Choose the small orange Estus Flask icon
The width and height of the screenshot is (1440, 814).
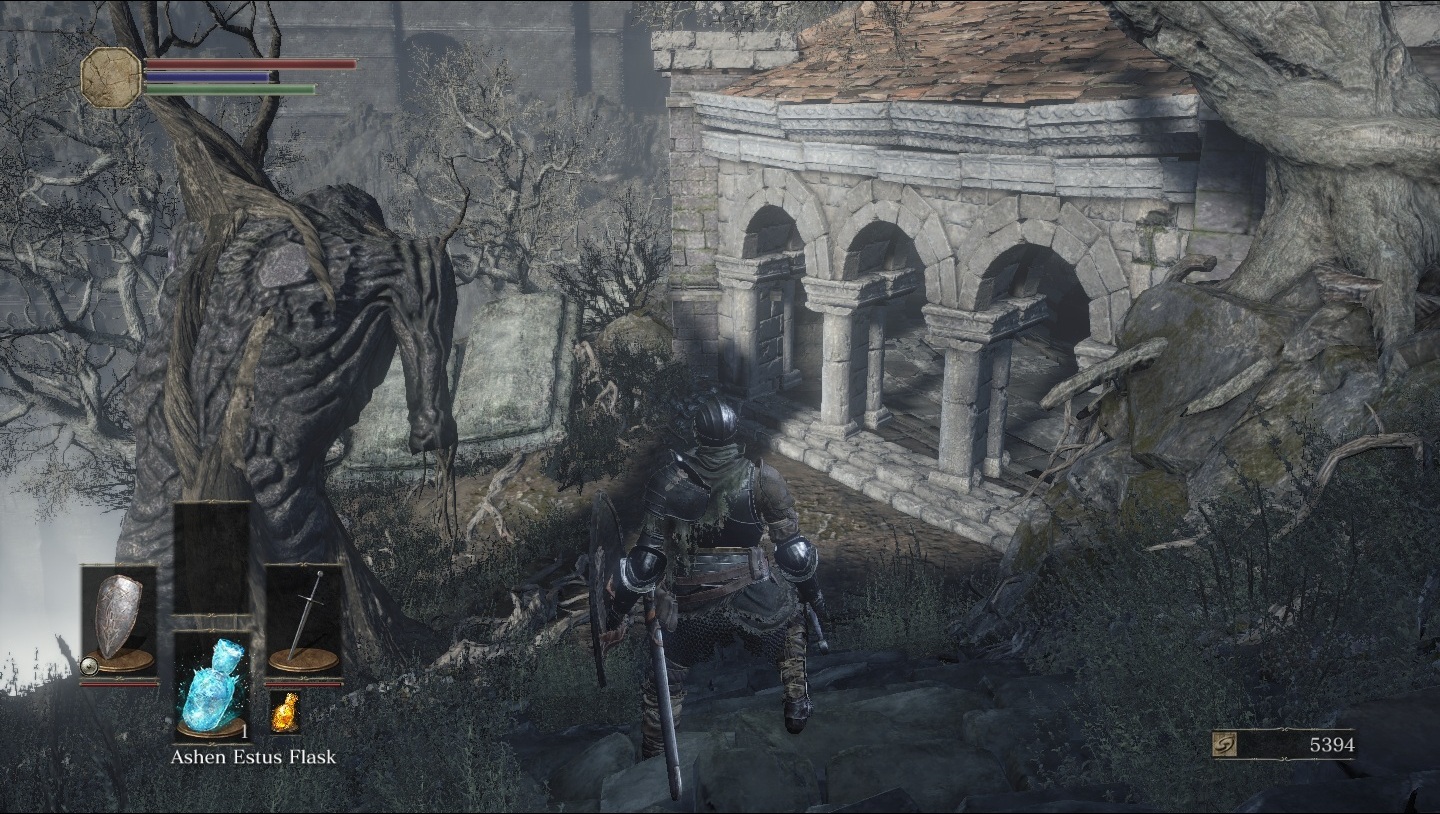click(x=284, y=711)
